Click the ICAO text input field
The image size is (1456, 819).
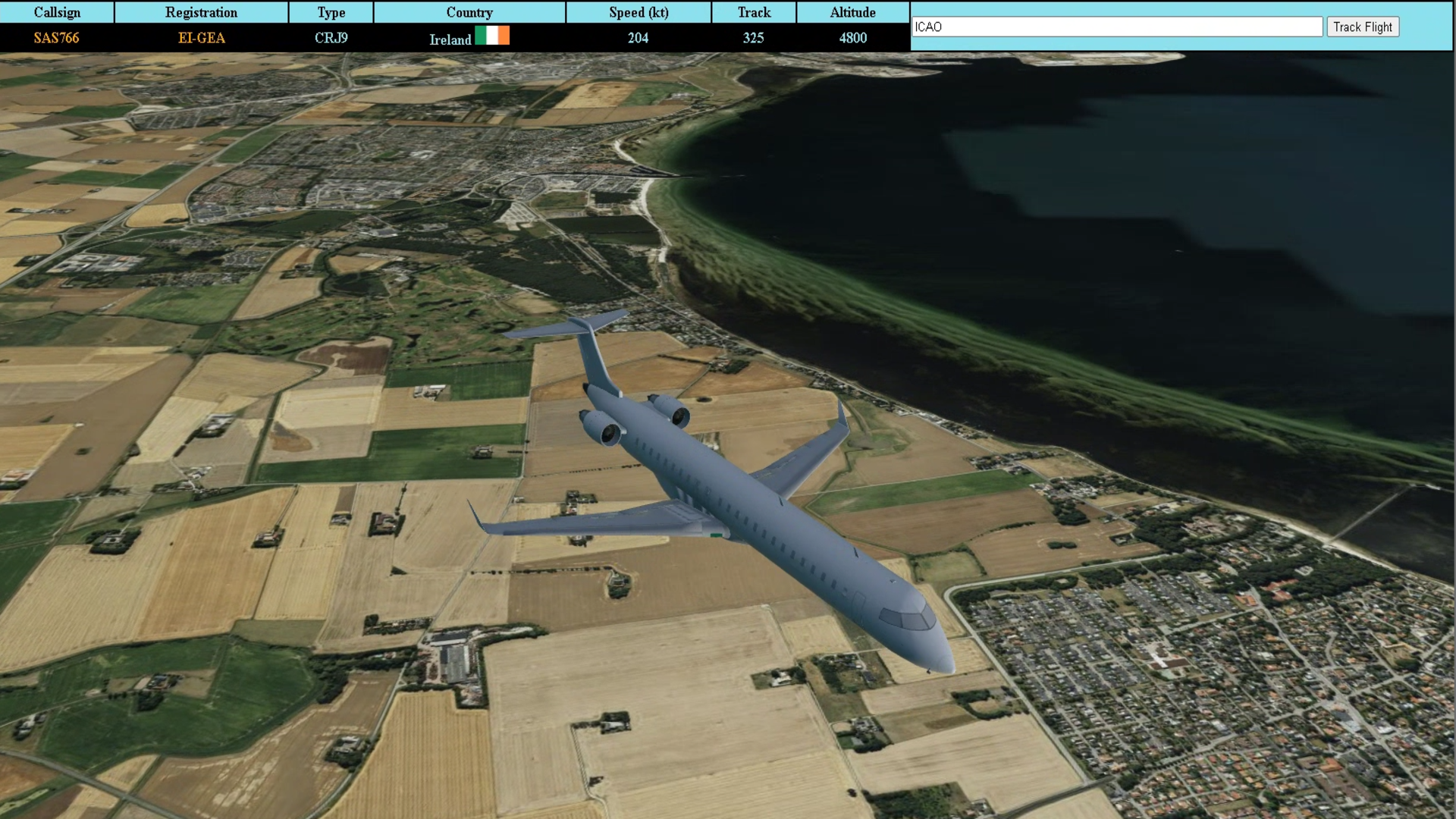pyautogui.click(x=1116, y=27)
